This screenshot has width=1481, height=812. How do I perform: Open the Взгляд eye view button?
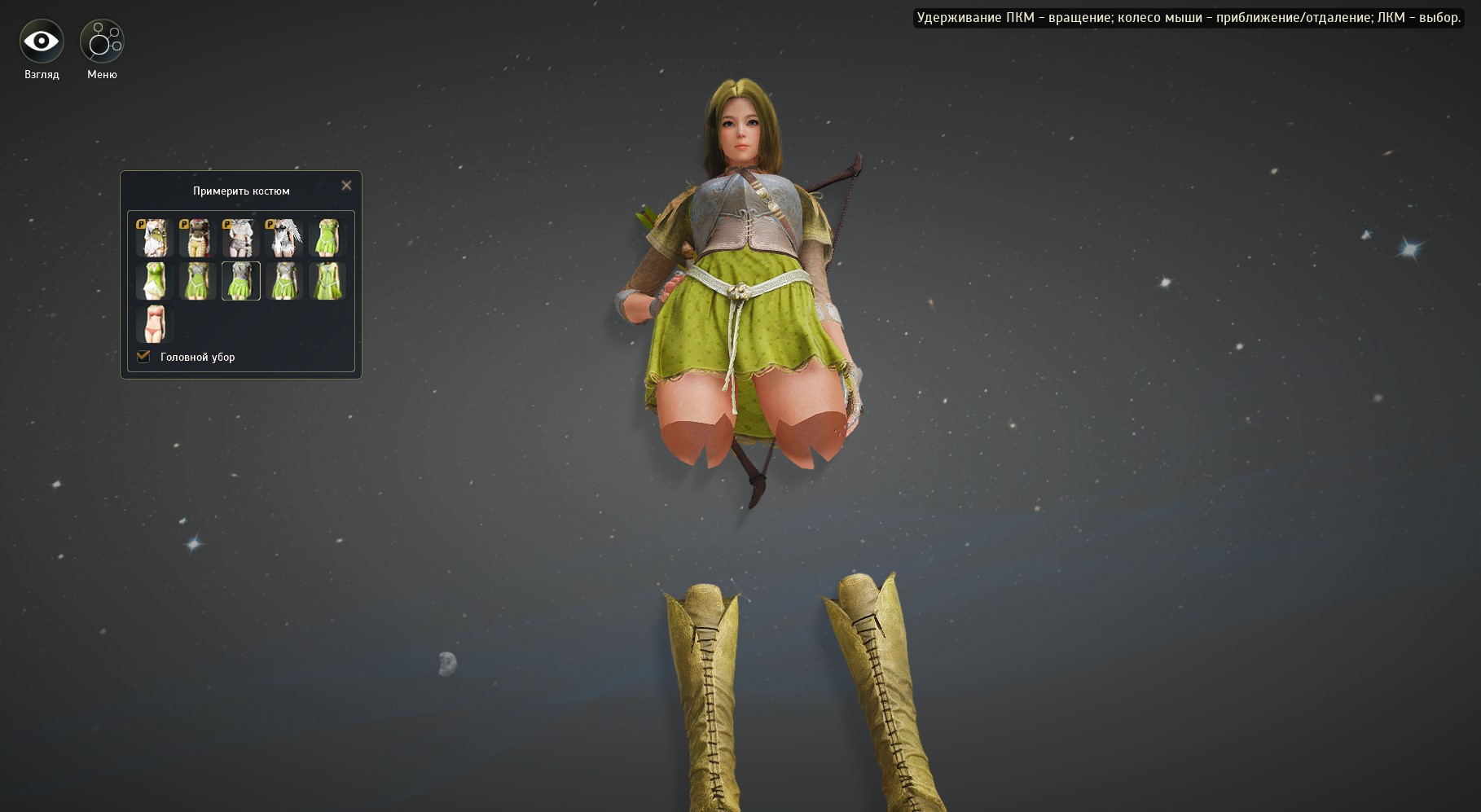[x=42, y=42]
